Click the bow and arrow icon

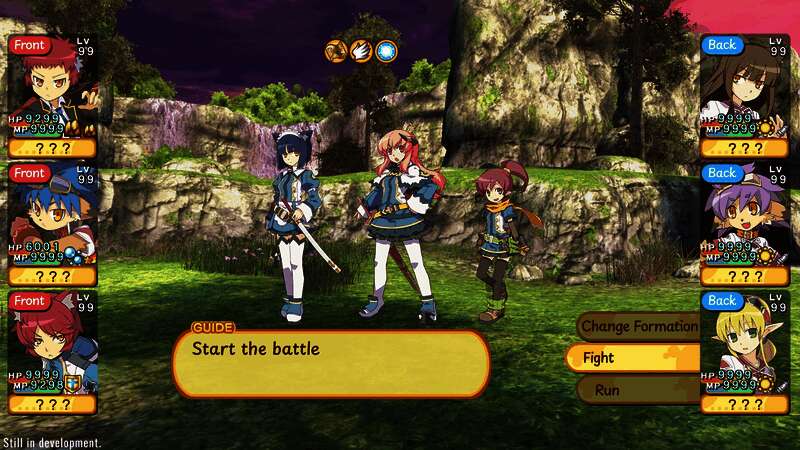(336, 50)
